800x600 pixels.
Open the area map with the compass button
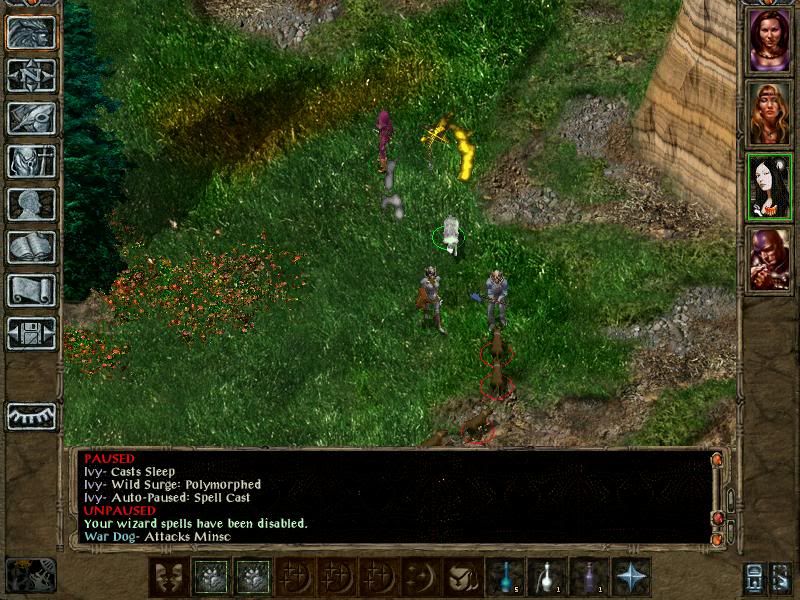coord(31,75)
